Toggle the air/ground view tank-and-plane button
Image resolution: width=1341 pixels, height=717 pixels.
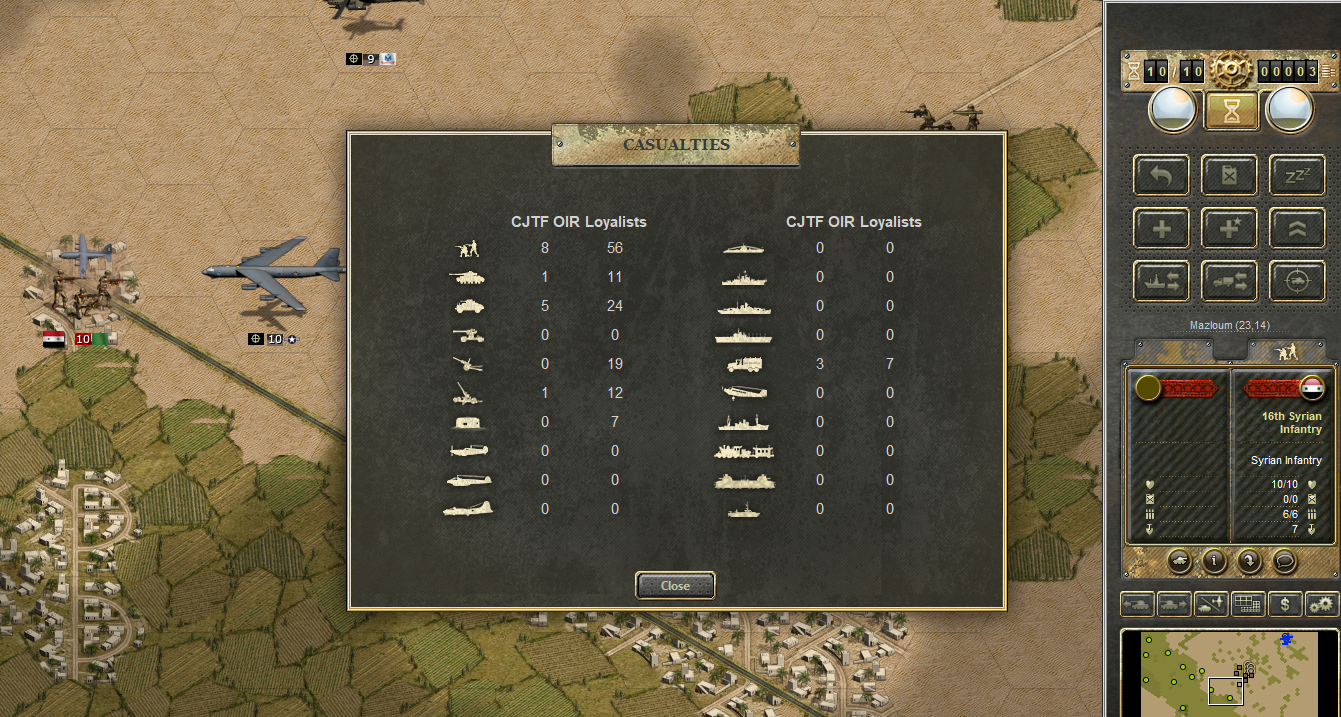1211,604
